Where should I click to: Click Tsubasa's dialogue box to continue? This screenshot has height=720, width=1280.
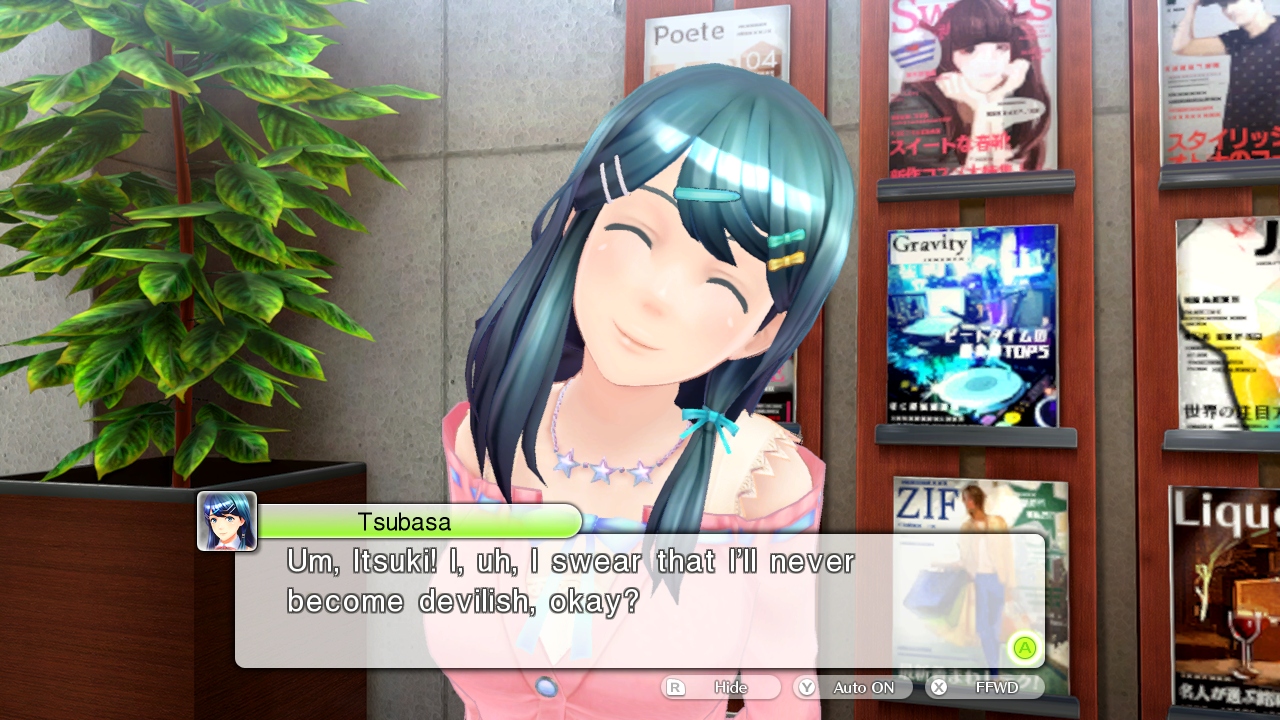(640, 602)
